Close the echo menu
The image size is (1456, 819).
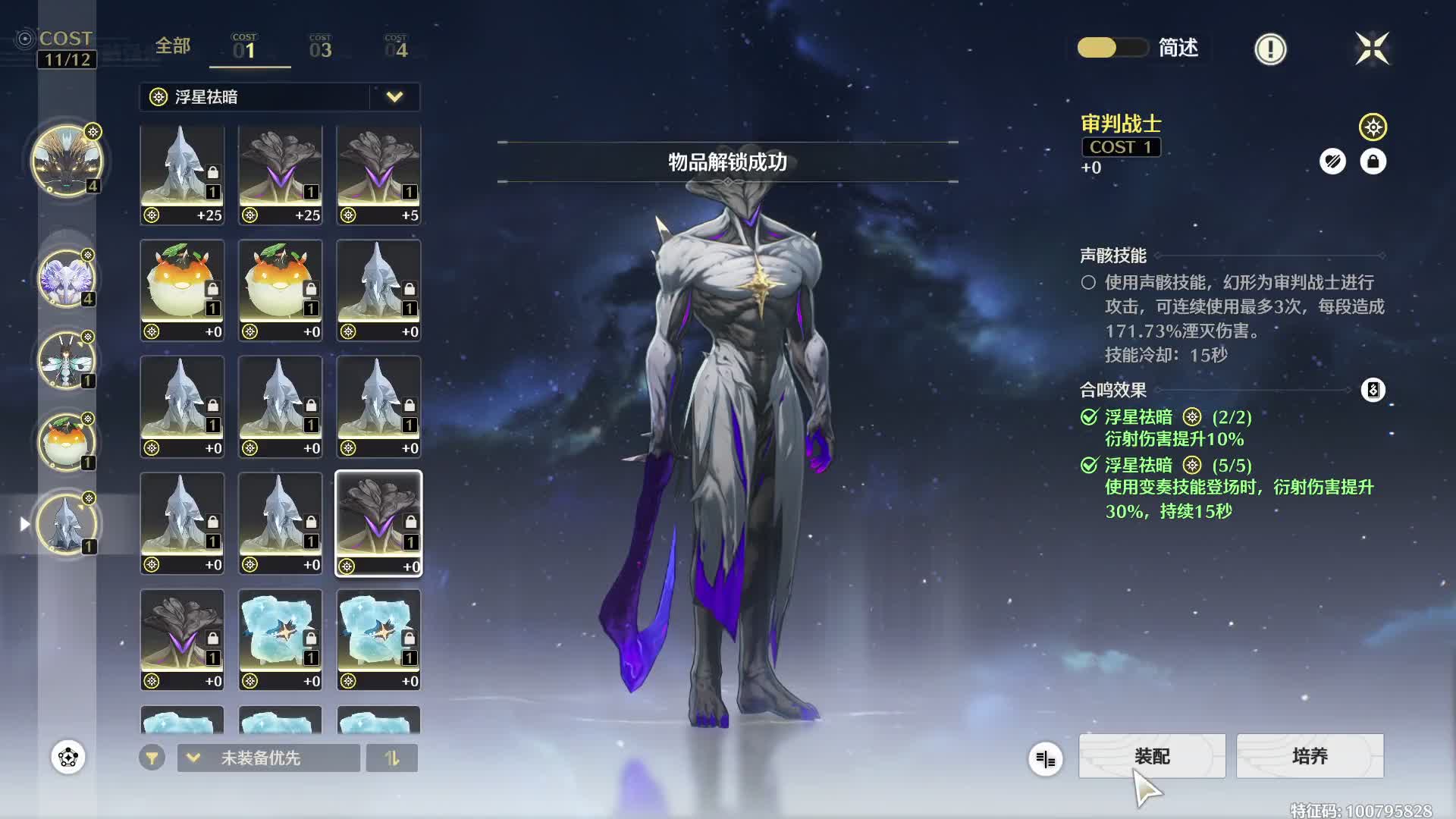tap(1372, 49)
